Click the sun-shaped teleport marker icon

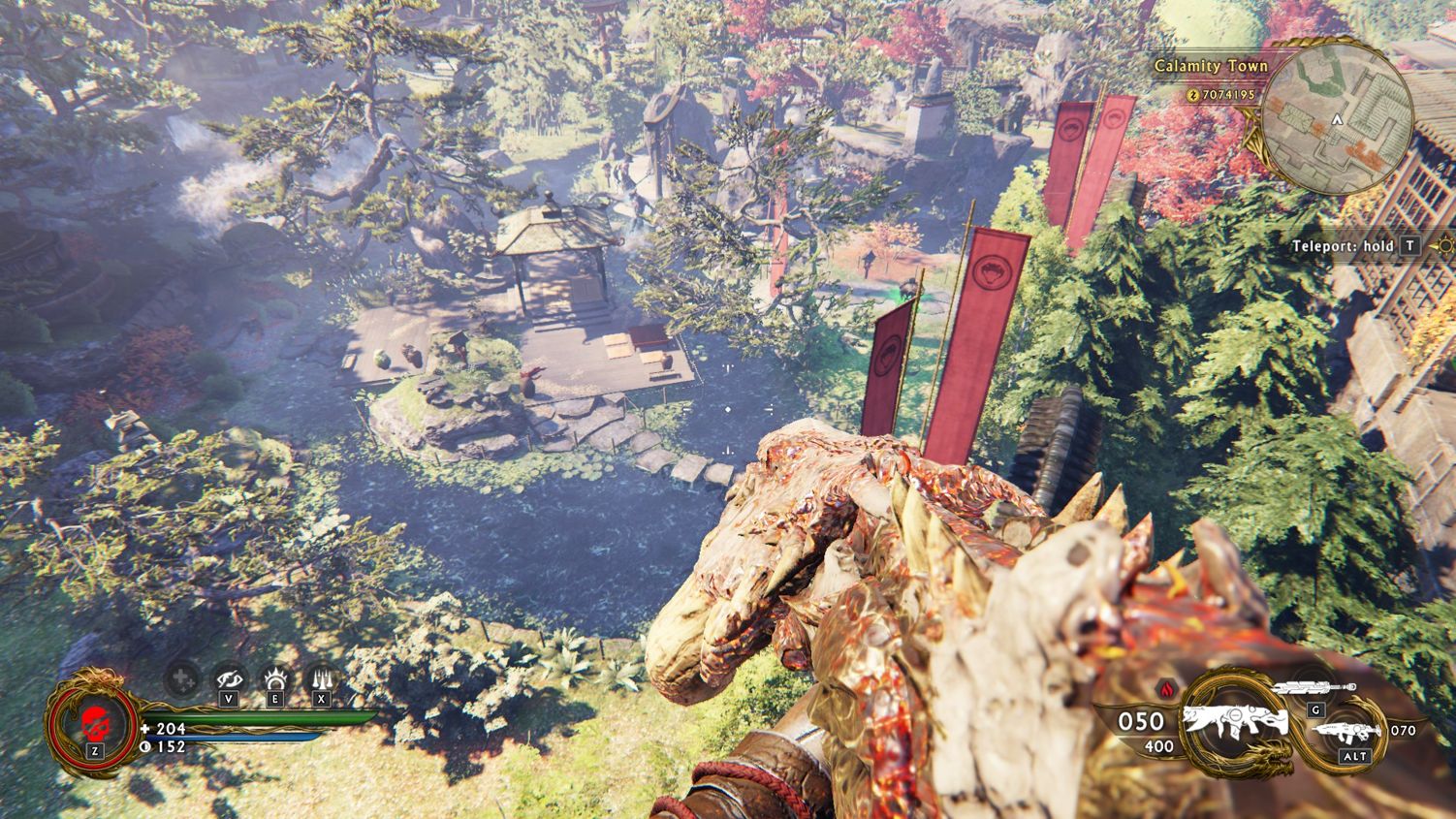pyautogui.click(x=1447, y=246)
